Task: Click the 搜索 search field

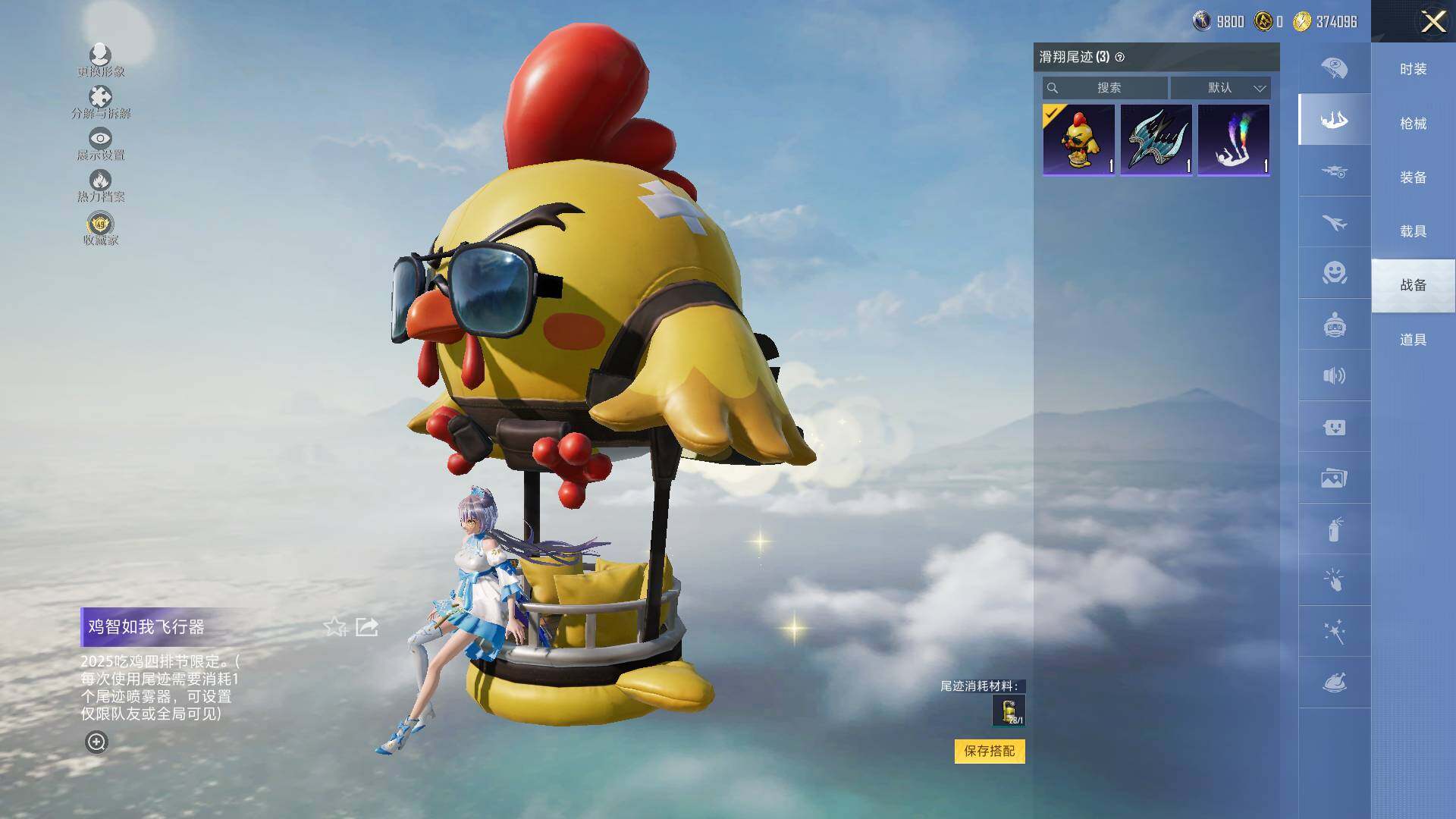Action: click(1106, 88)
